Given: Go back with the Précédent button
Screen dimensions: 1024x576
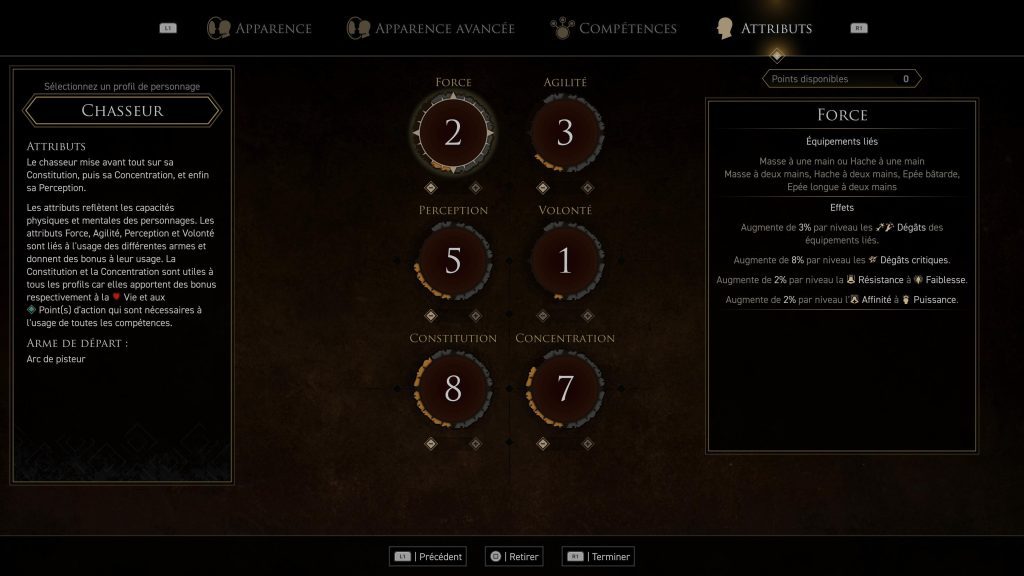Looking at the screenshot, I should (430, 556).
